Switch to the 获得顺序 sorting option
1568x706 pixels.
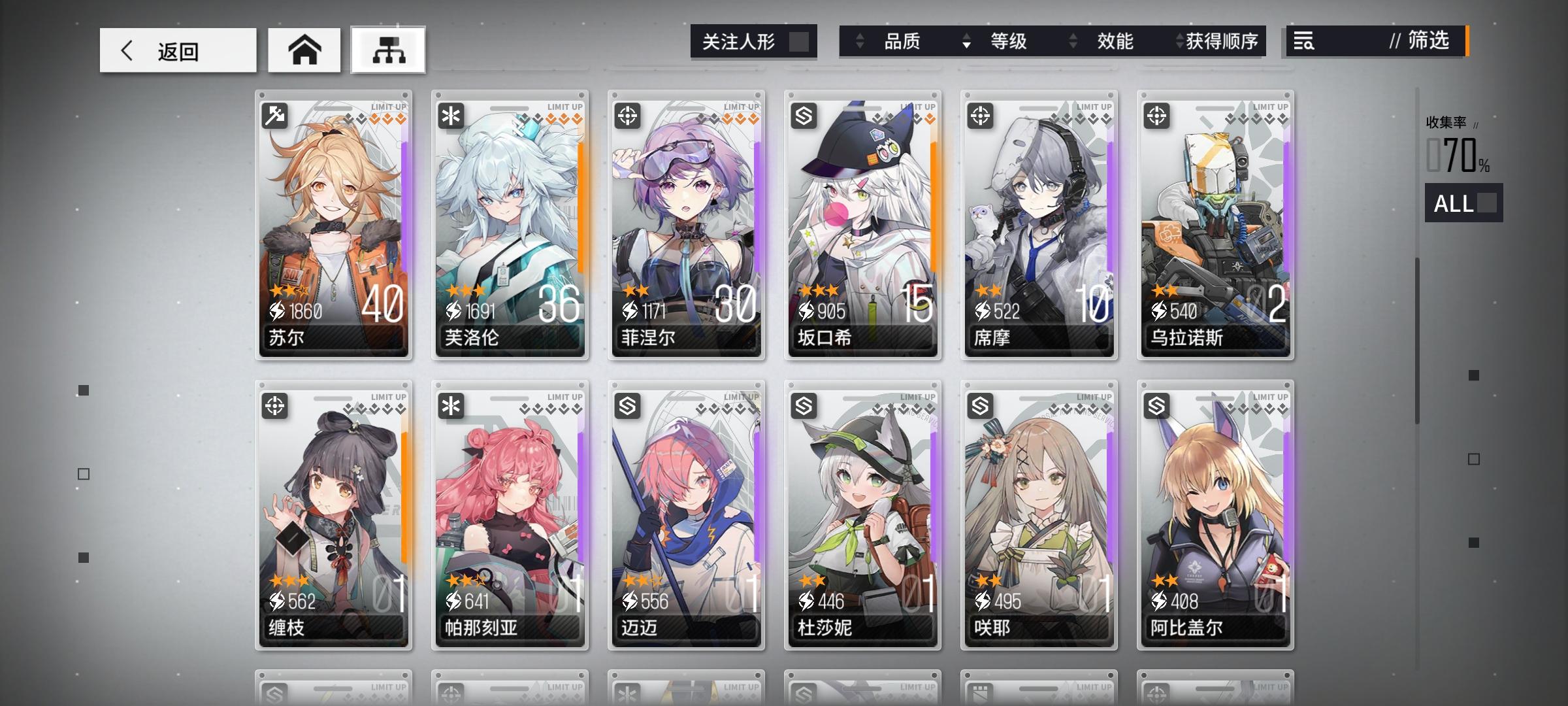click(x=1223, y=41)
